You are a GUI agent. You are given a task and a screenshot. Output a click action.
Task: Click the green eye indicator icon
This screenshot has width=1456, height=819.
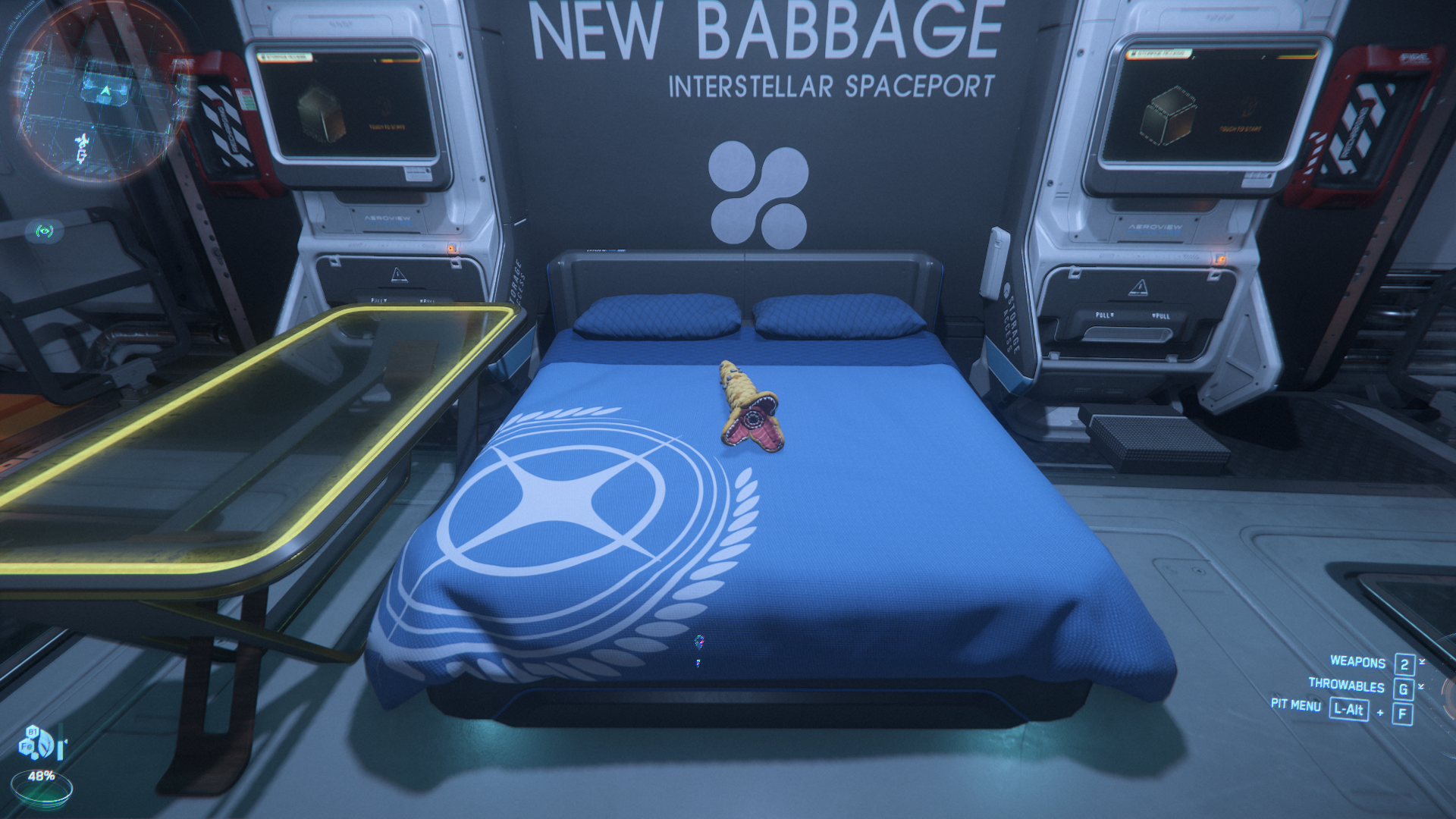45,231
